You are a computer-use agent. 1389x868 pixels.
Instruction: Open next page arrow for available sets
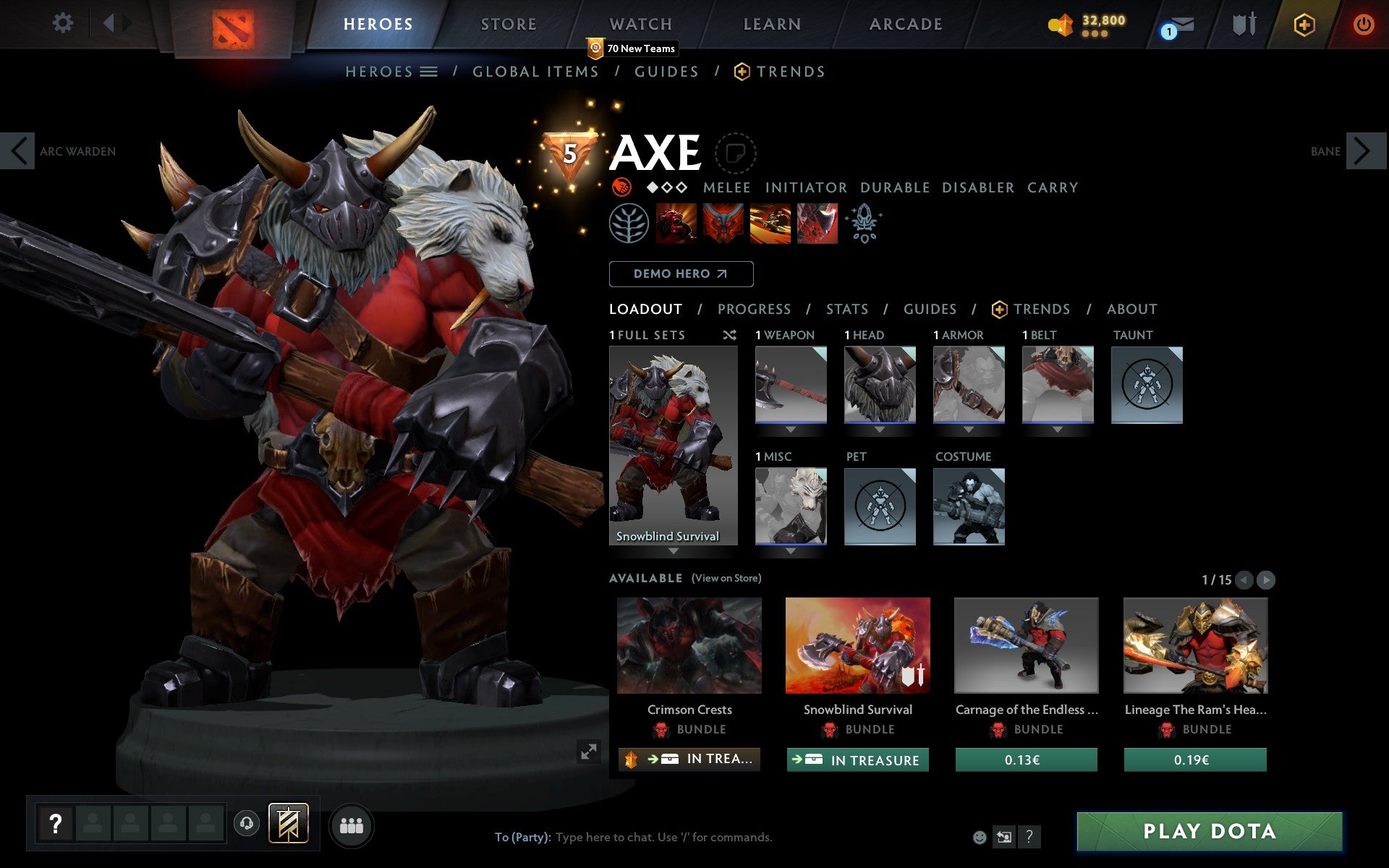click(1265, 580)
